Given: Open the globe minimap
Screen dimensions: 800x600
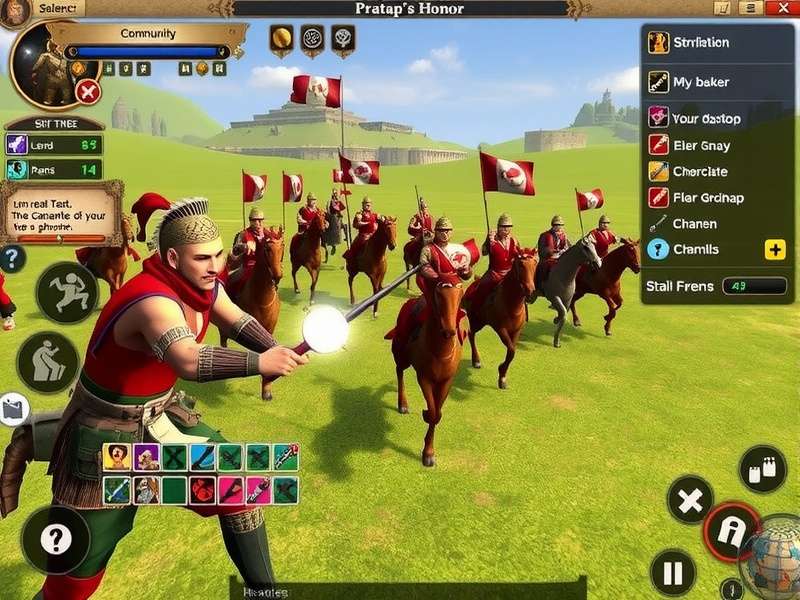Looking at the screenshot, I should coord(773,555).
